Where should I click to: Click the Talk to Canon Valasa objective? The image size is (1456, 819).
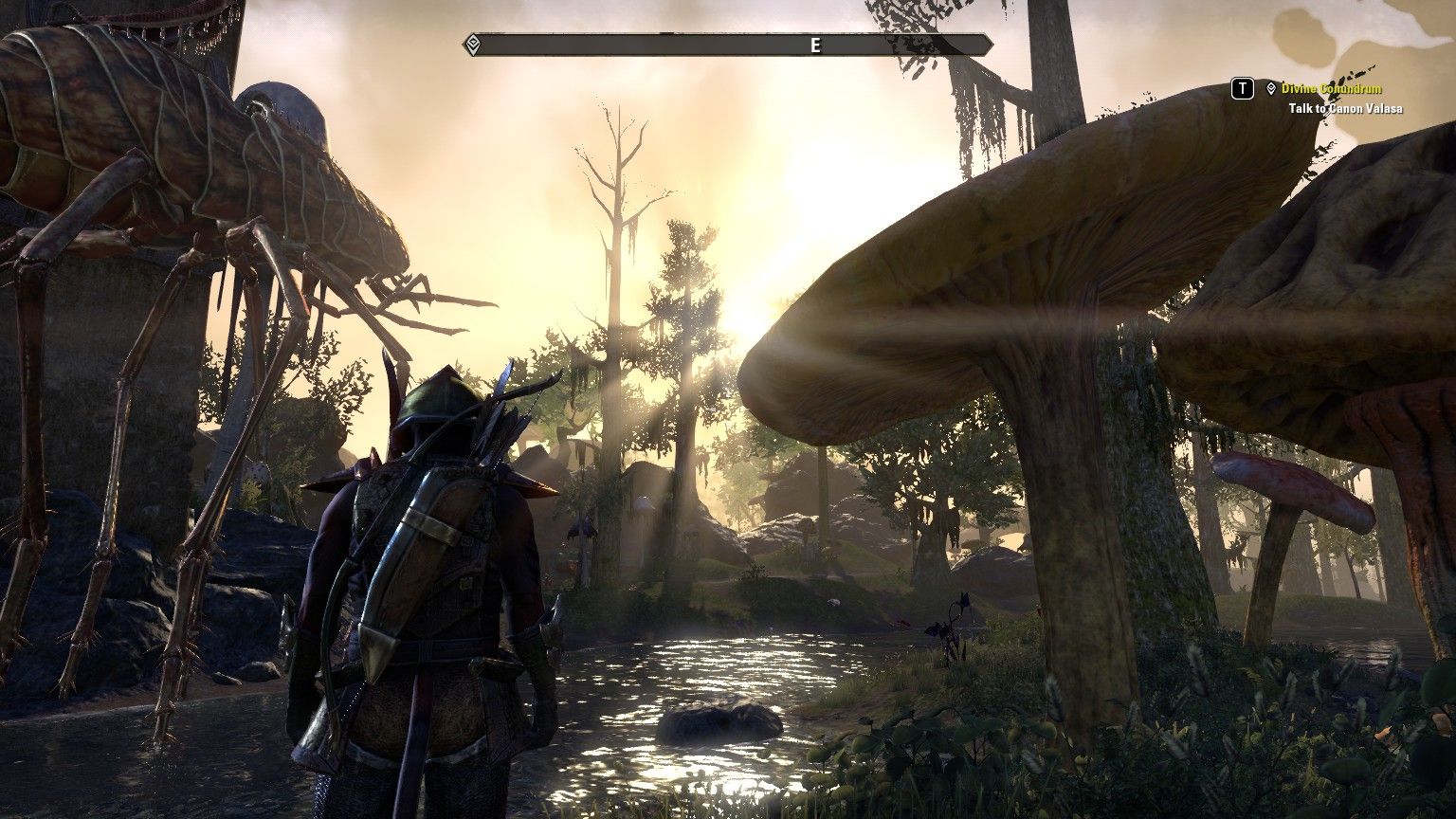point(1345,109)
